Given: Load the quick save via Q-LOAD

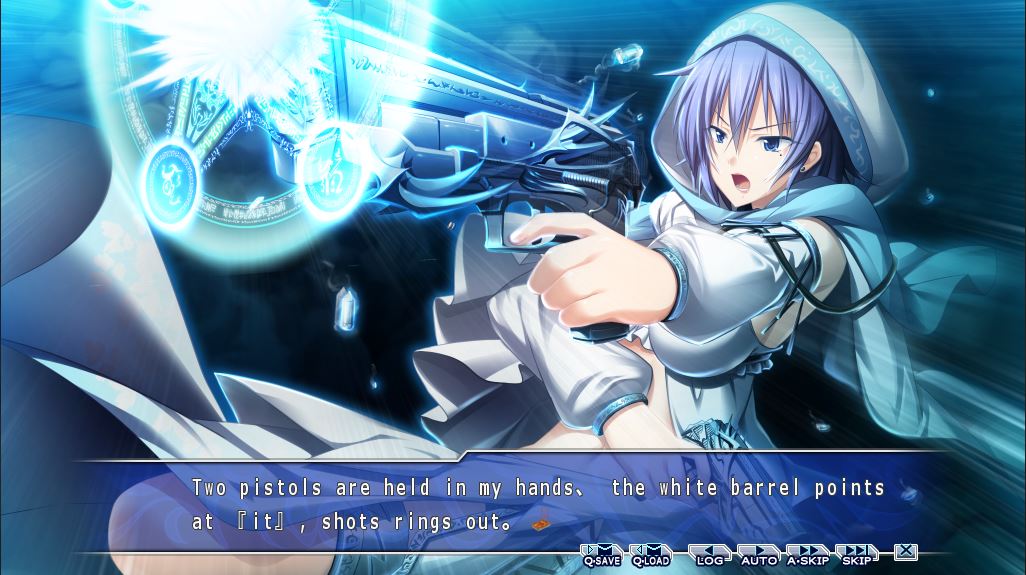Looking at the screenshot, I should [650, 553].
